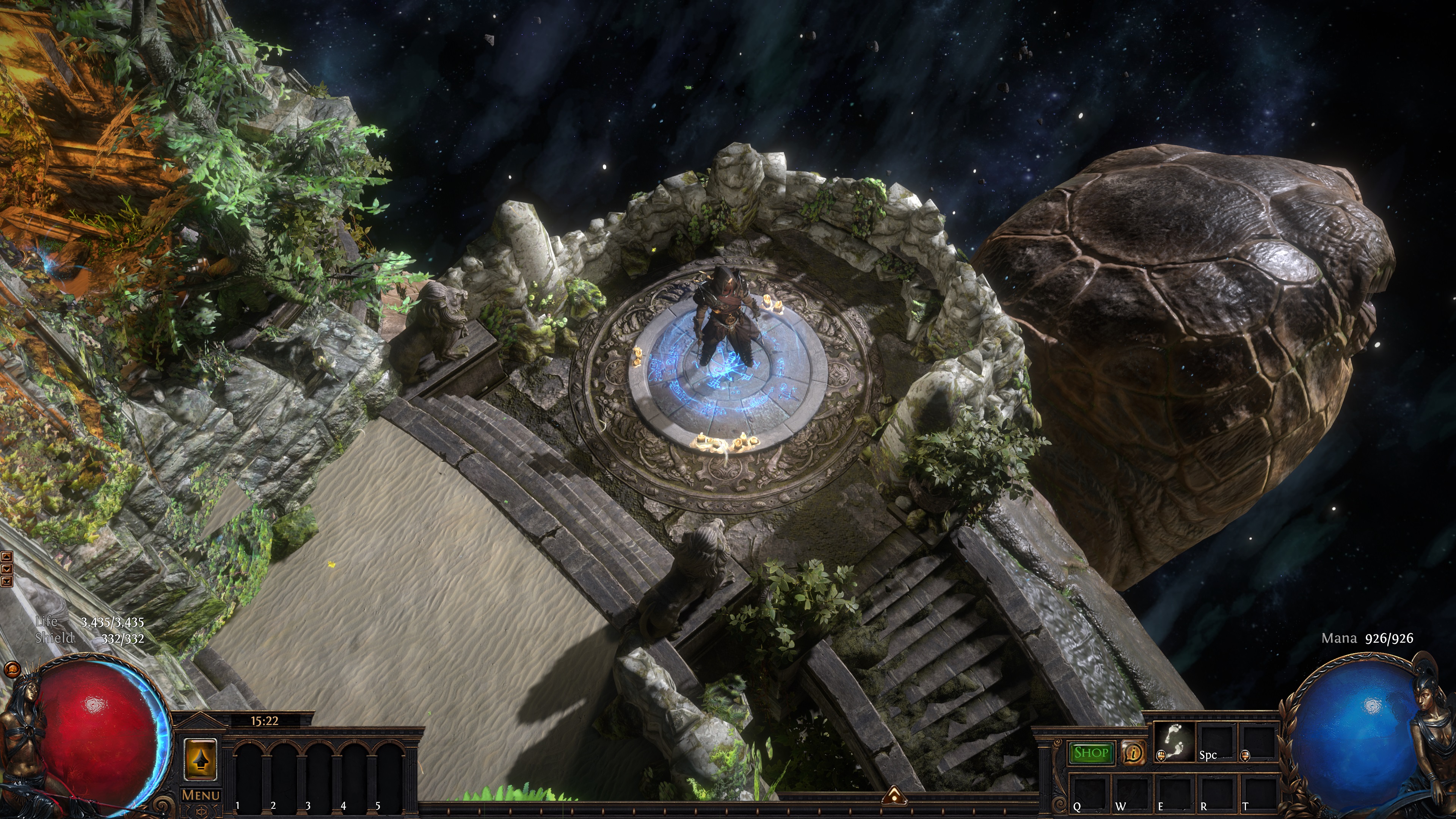This screenshot has width=1456, height=819.
Task: Click the chat scroll-up arrow button
Action: [6, 556]
